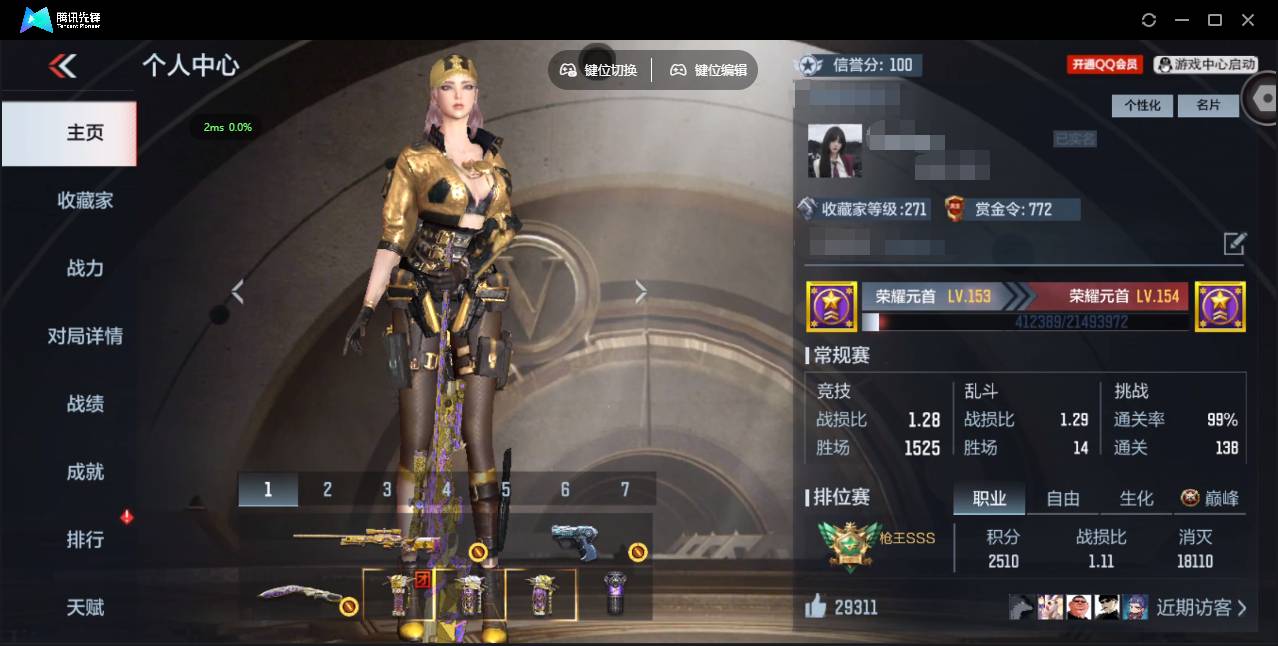Image resolution: width=1278 pixels, height=646 pixels.
Task: Open 键位编辑 key editor
Action: (708, 70)
